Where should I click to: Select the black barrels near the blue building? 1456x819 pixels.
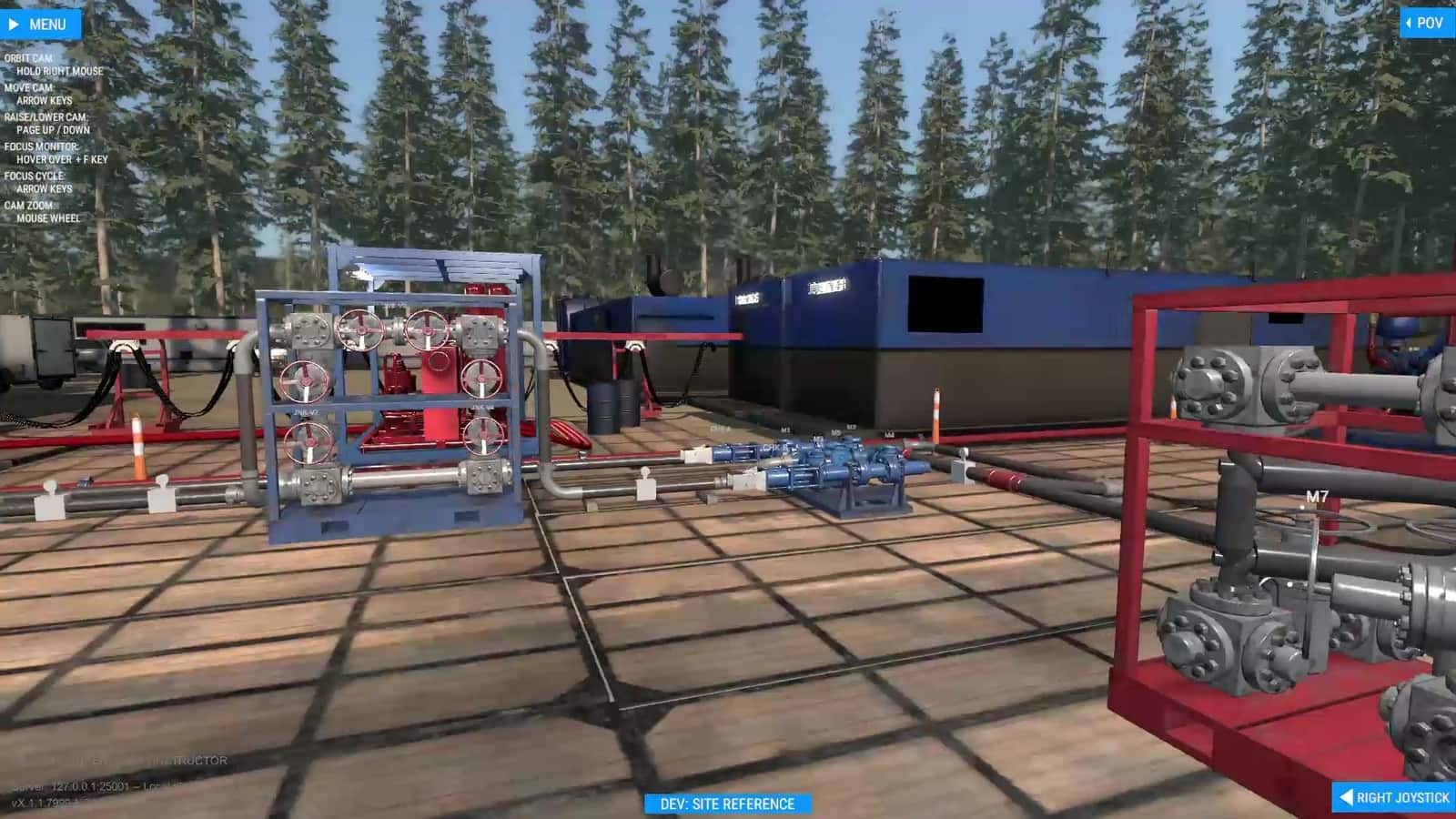click(x=613, y=406)
